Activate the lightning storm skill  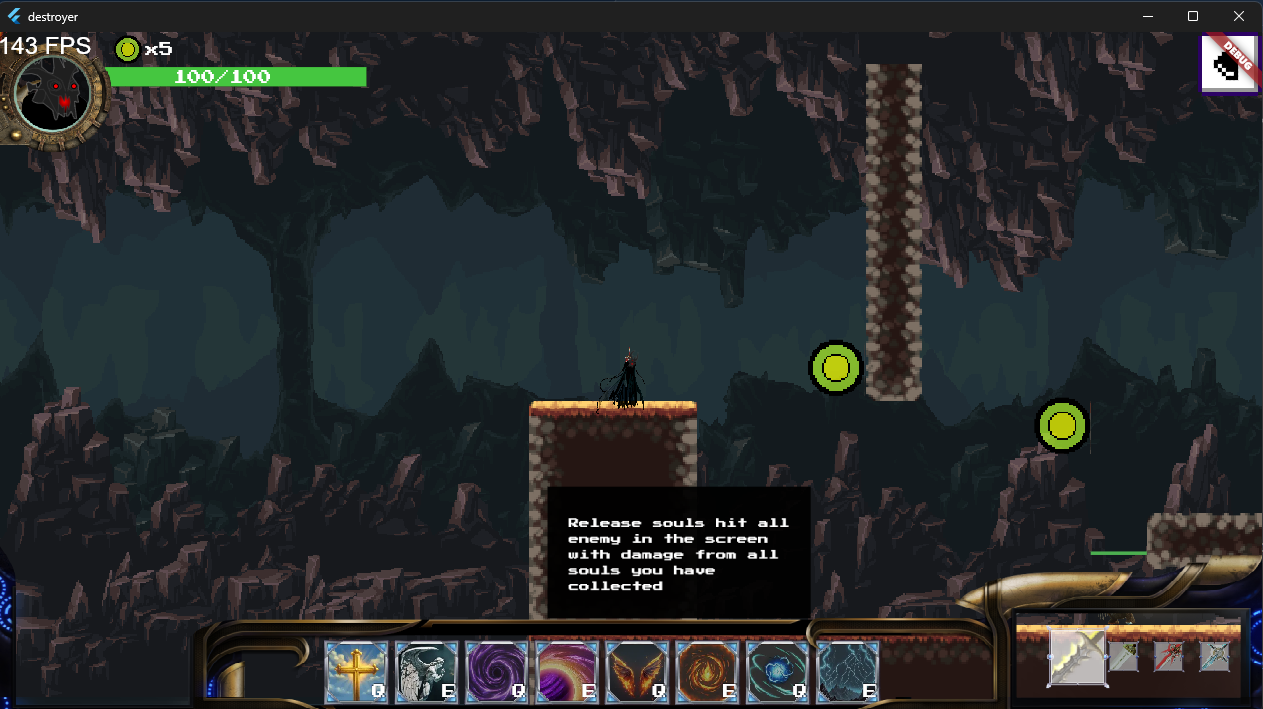pos(847,672)
